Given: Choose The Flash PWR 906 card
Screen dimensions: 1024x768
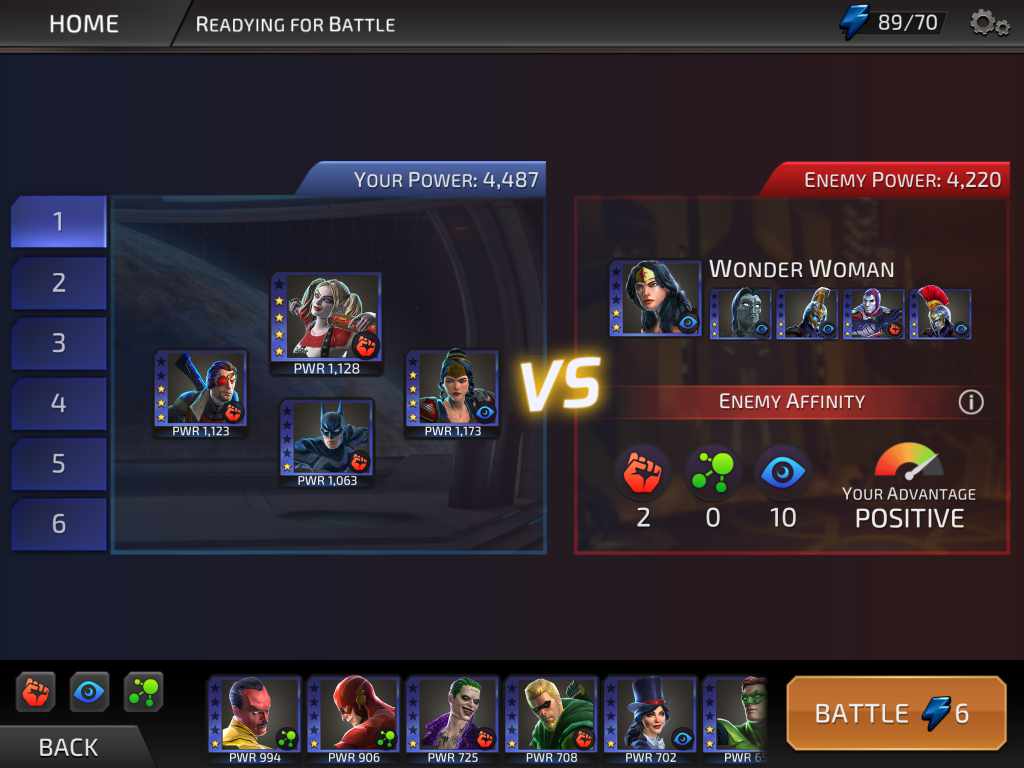Looking at the screenshot, I should (353, 714).
